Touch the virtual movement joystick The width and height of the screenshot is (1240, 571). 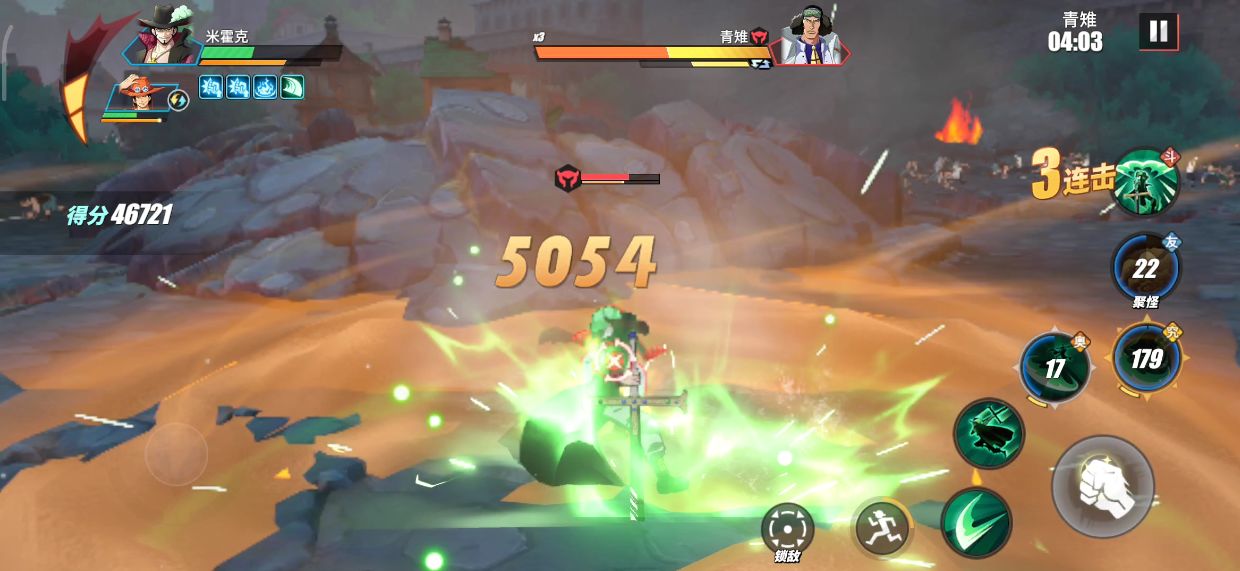(x=176, y=455)
